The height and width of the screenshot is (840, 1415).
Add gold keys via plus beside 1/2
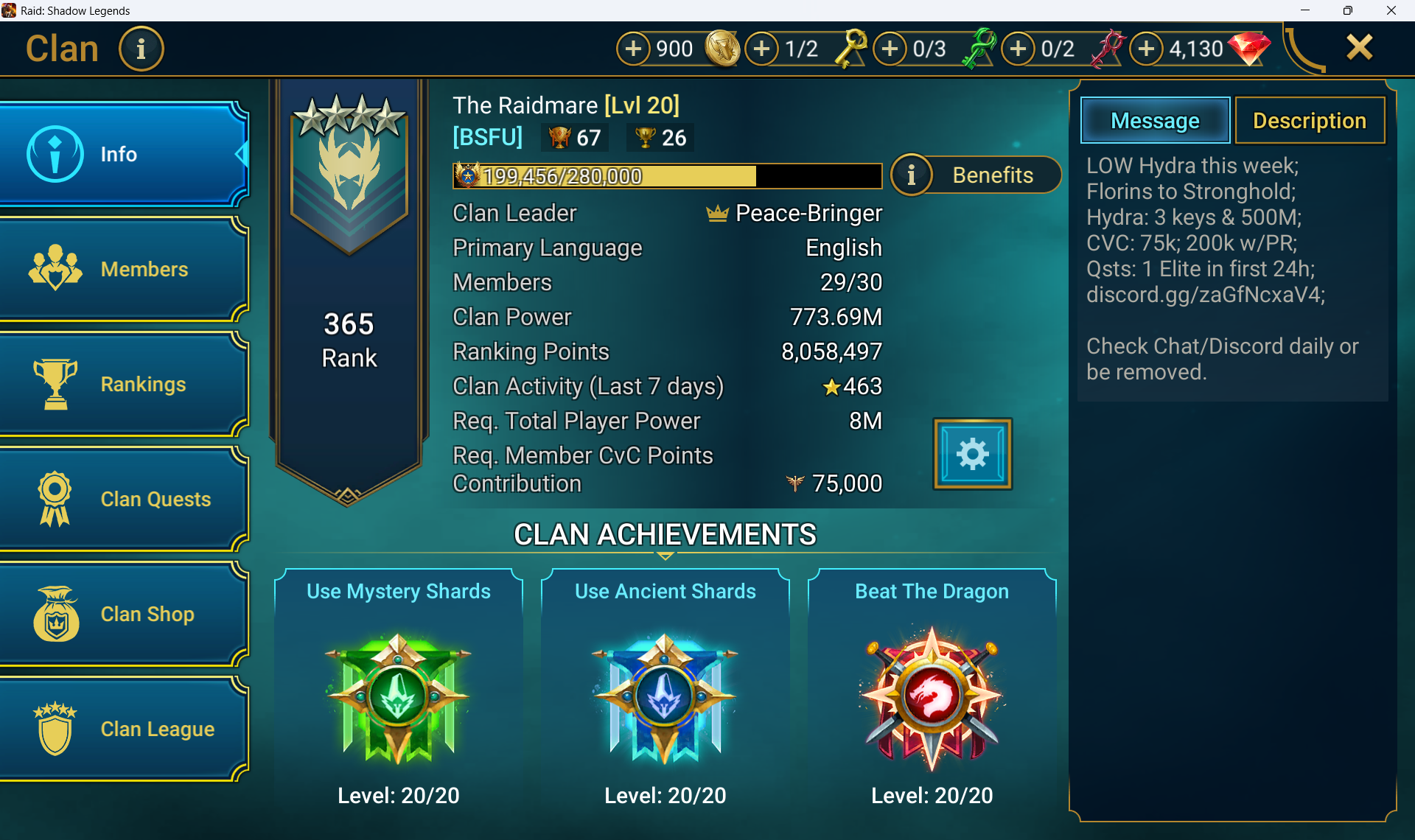point(762,49)
